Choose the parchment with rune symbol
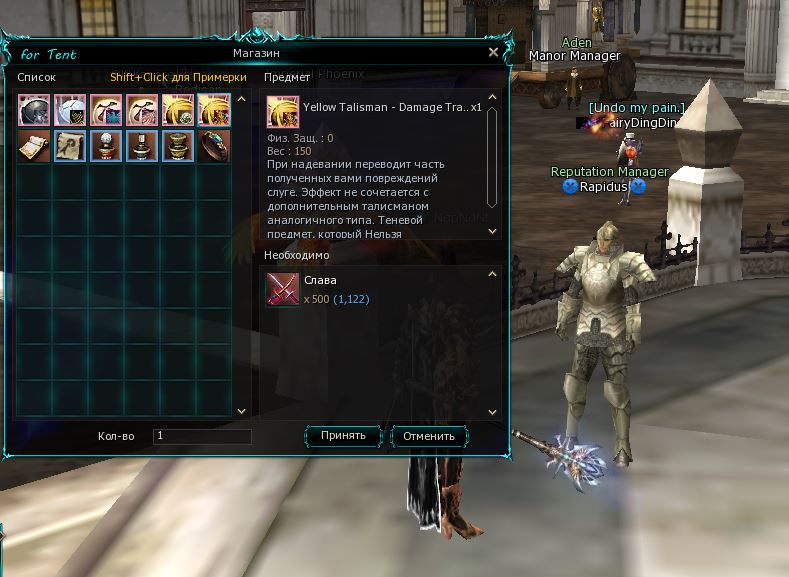This screenshot has width=789, height=577. pyautogui.click(x=70, y=145)
